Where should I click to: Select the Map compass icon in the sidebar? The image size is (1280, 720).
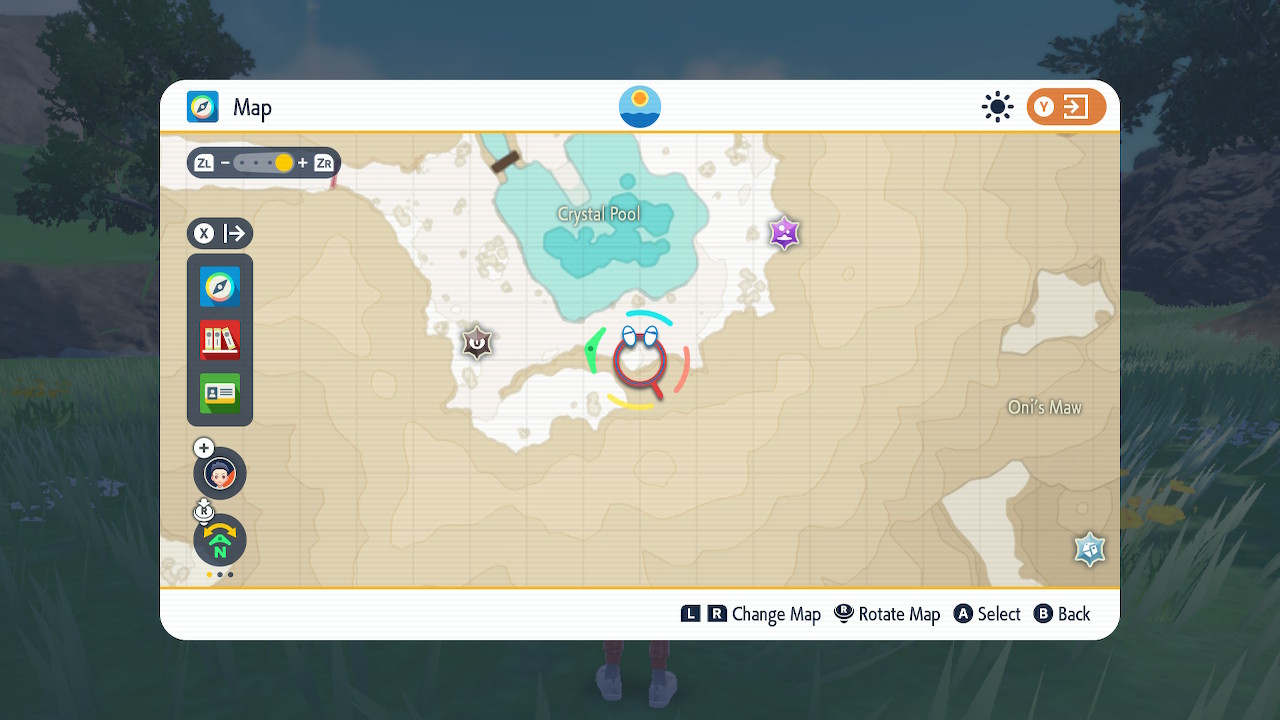tap(219, 287)
